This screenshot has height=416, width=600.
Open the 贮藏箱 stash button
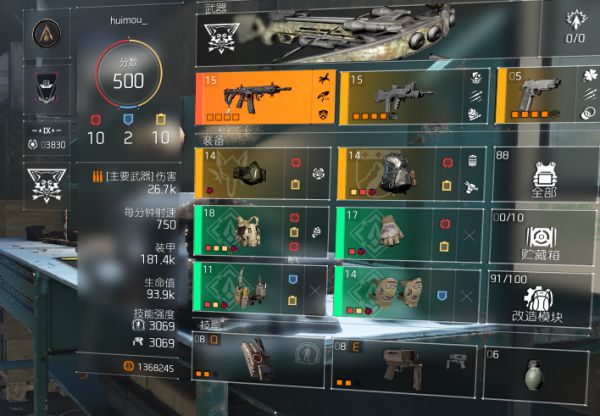coord(545,237)
